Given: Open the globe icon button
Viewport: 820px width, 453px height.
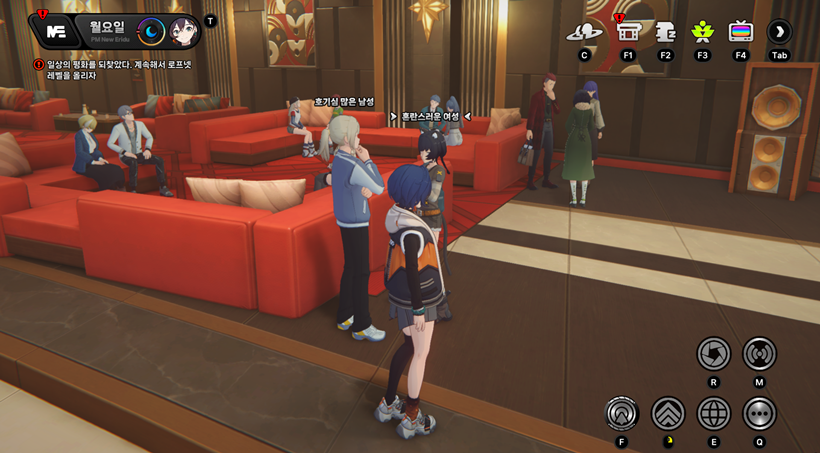Looking at the screenshot, I should click(x=714, y=413).
